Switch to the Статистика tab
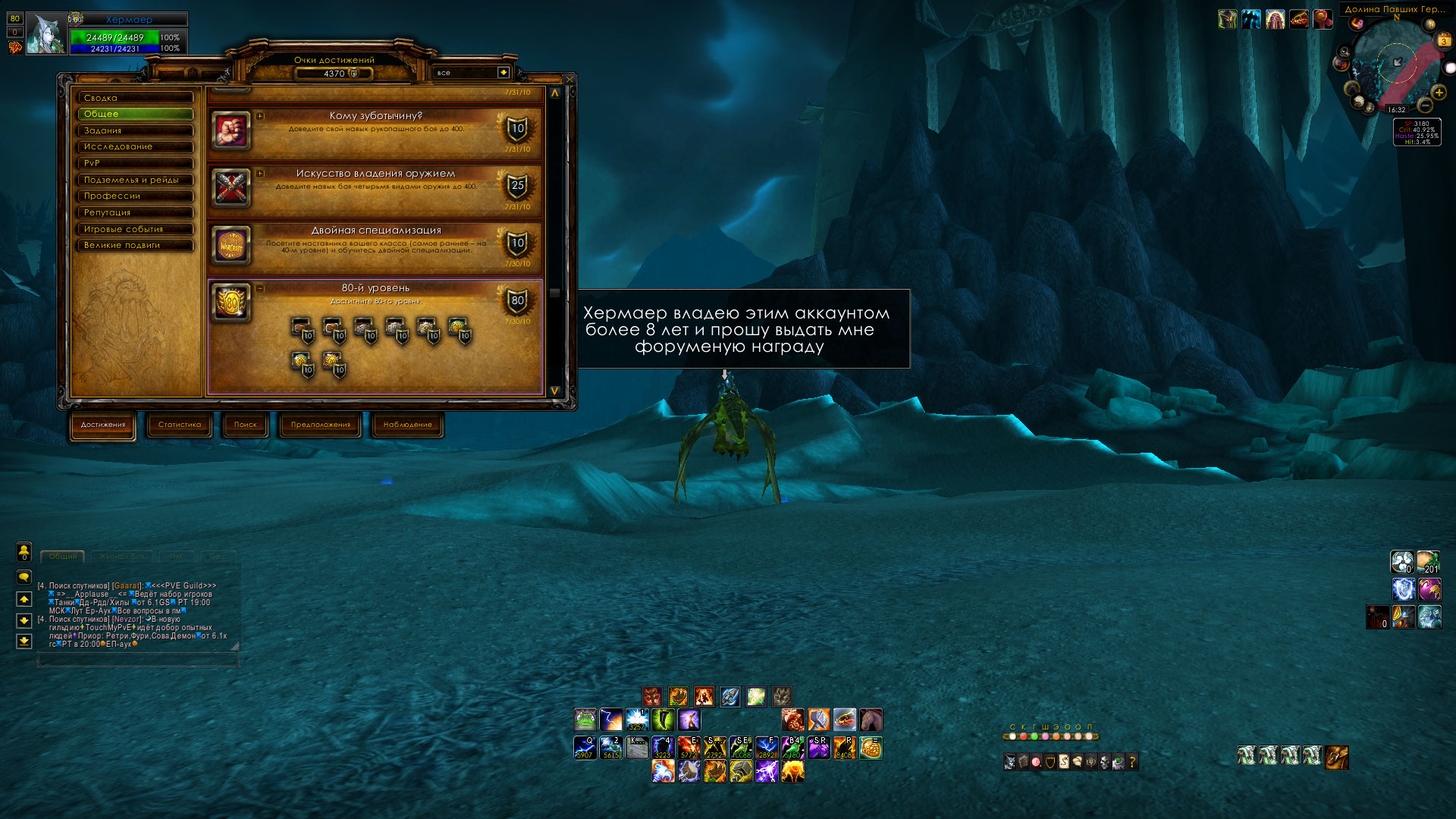The image size is (1456, 819). 180,425
